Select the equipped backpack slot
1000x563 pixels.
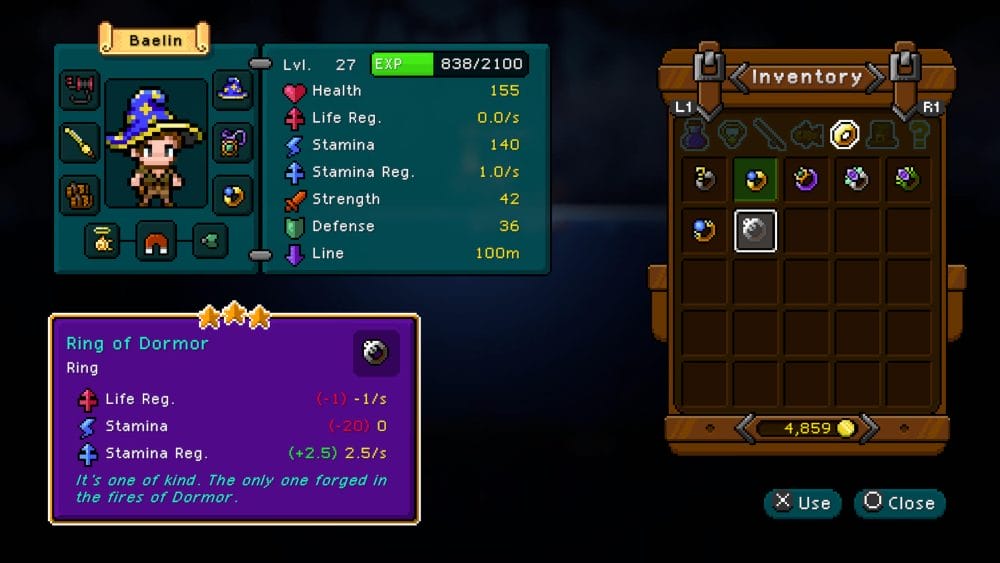tap(79, 194)
